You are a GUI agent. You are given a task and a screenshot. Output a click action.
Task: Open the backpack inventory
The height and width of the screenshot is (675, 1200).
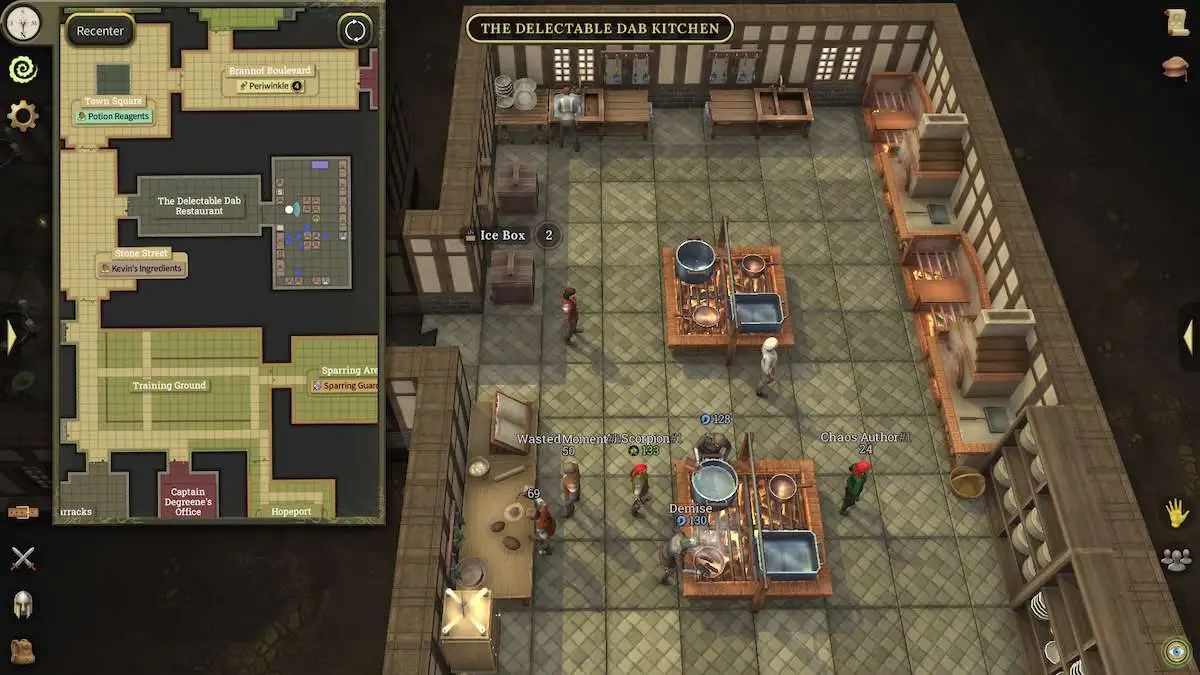pyautogui.click(x=22, y=650)
